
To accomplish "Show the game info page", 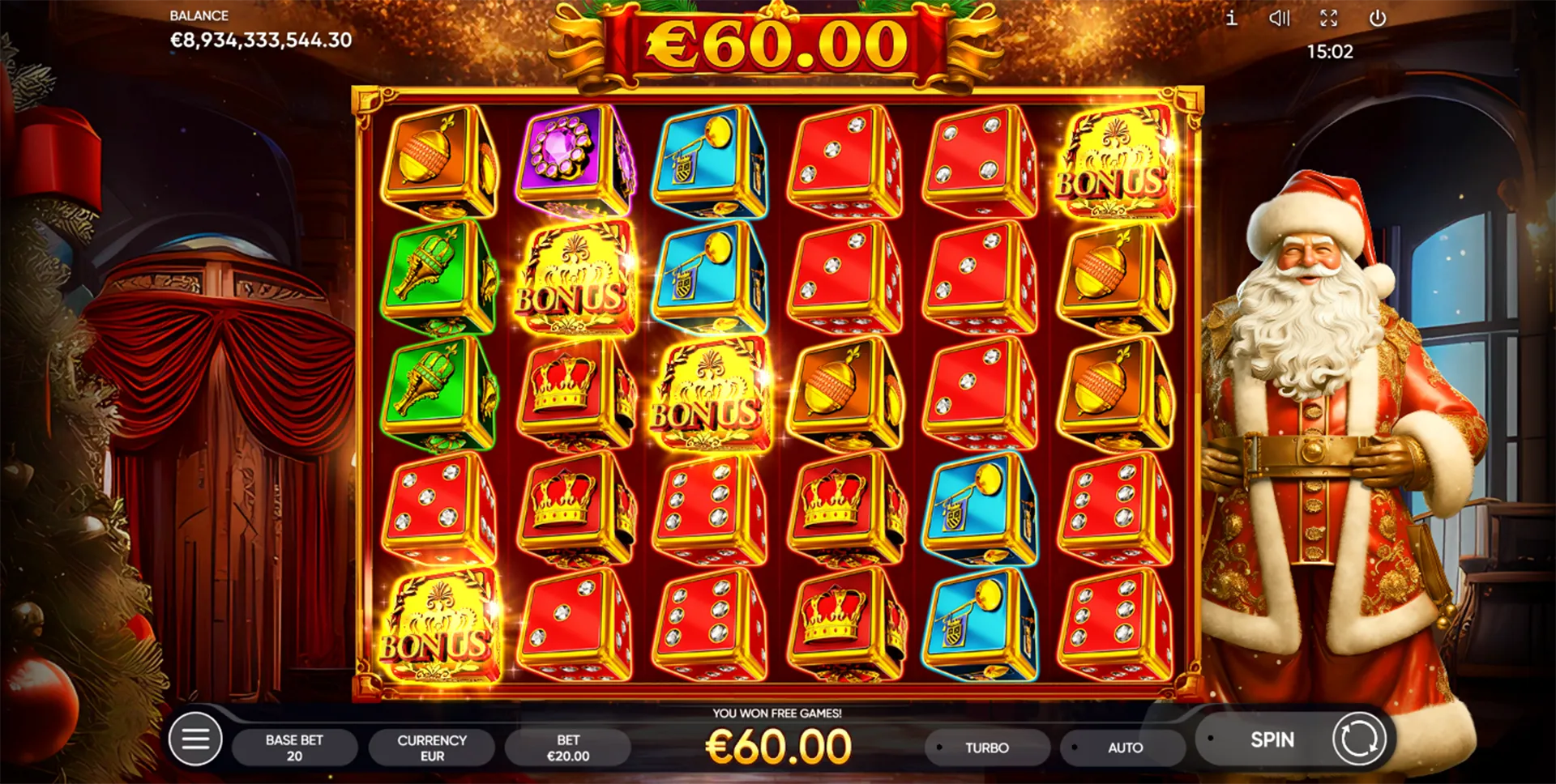I will (x=1231, y=18).
